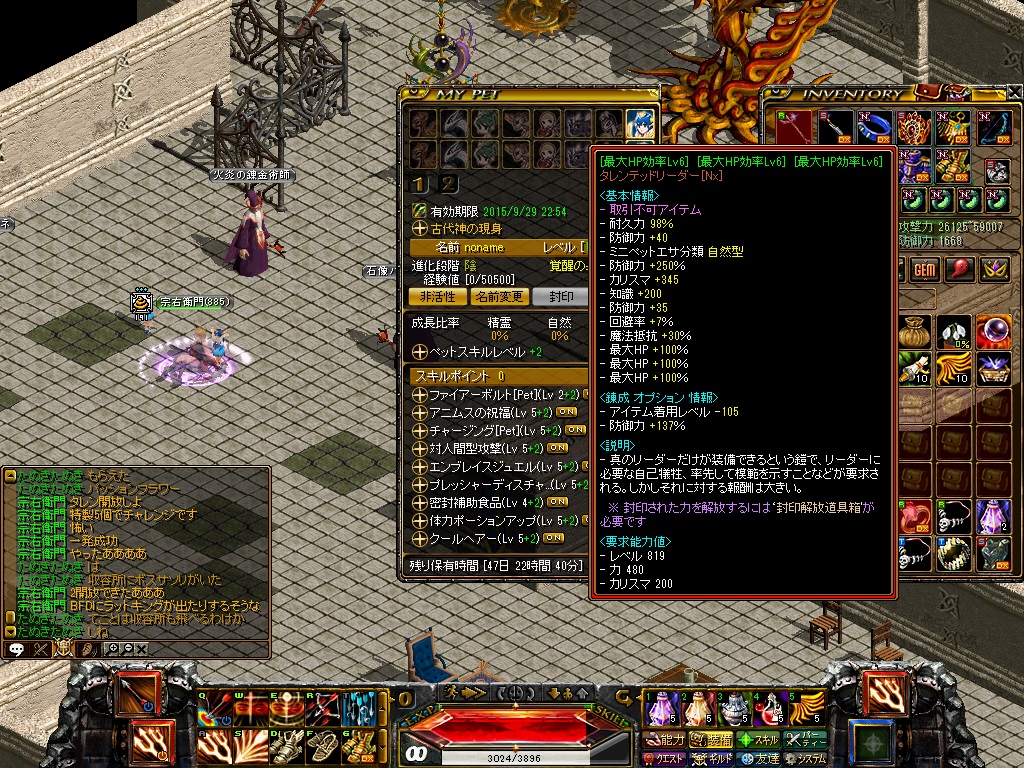This screenshot has height=768, width=1024.
Task: Open the GEM button in inventory
Action: coord(924,270)
